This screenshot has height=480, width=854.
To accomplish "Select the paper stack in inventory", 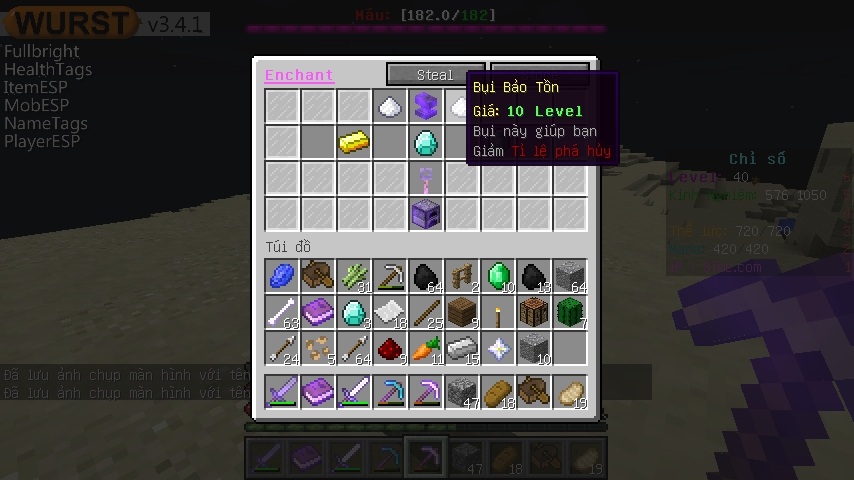I will [390, 312].
